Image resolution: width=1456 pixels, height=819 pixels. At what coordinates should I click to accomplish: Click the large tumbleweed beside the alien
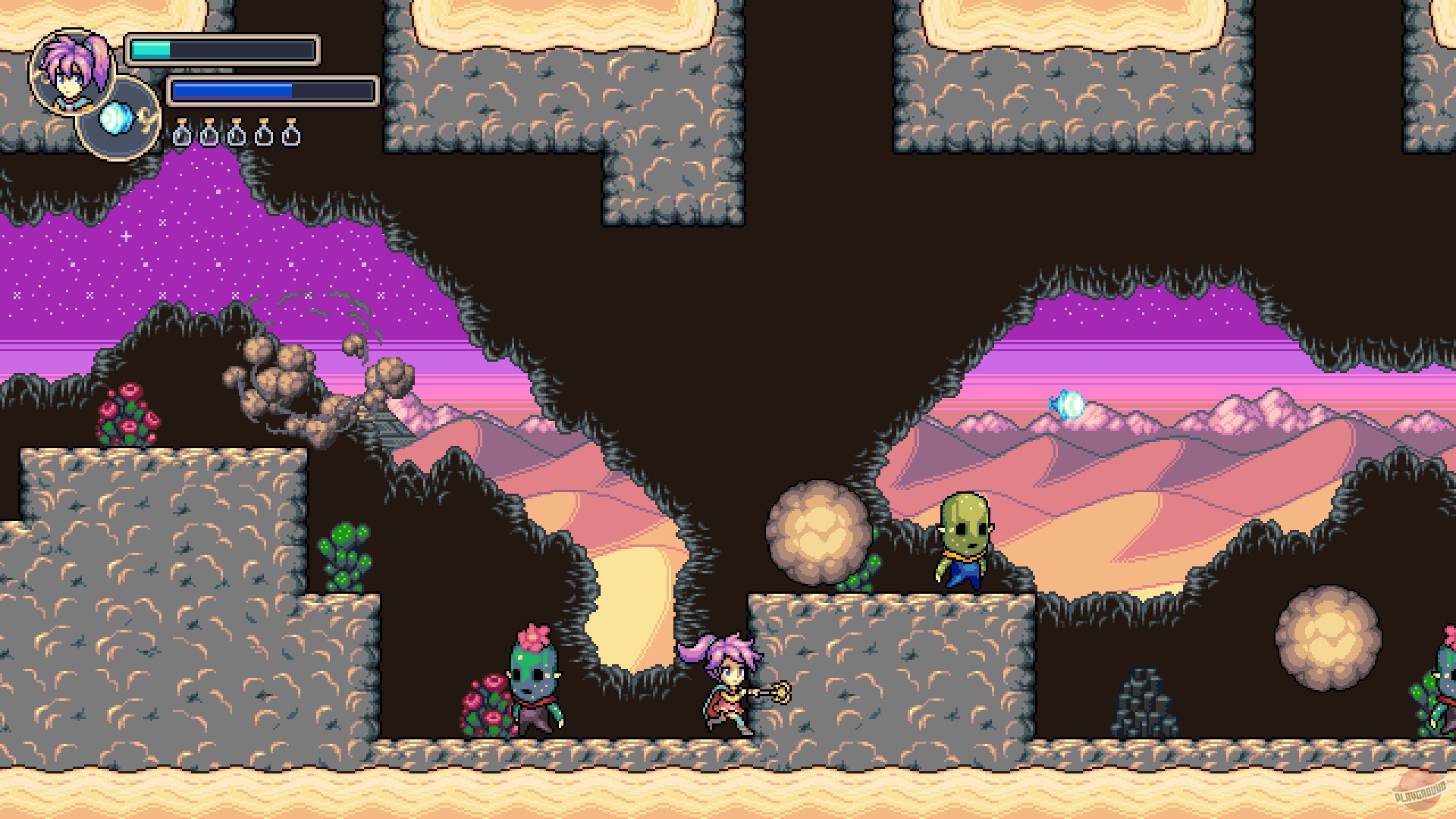click(819, 531)
